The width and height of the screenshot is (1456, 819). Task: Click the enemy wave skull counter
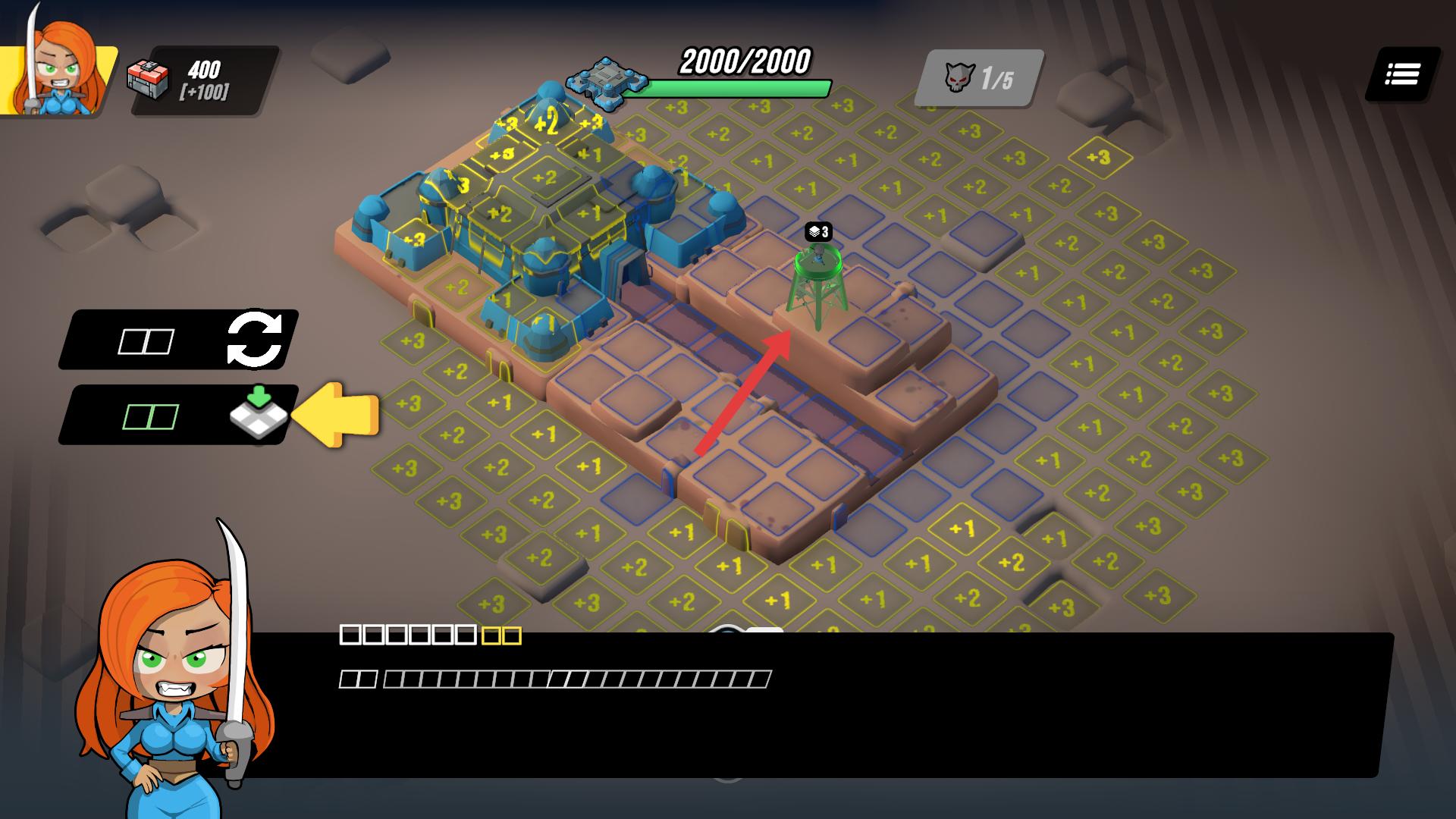pyautogui.click(x=978, y=78)
